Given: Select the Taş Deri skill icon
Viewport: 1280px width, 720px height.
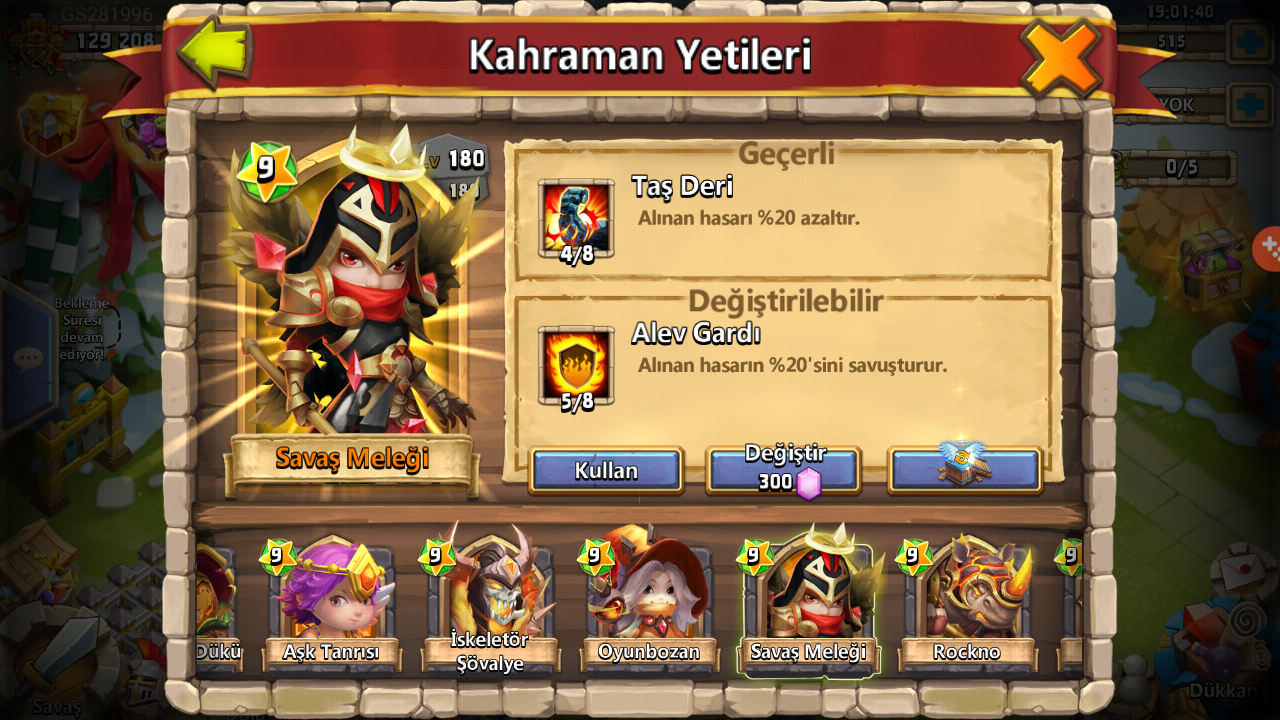Looking at the screenshot, I should point(576,219).
